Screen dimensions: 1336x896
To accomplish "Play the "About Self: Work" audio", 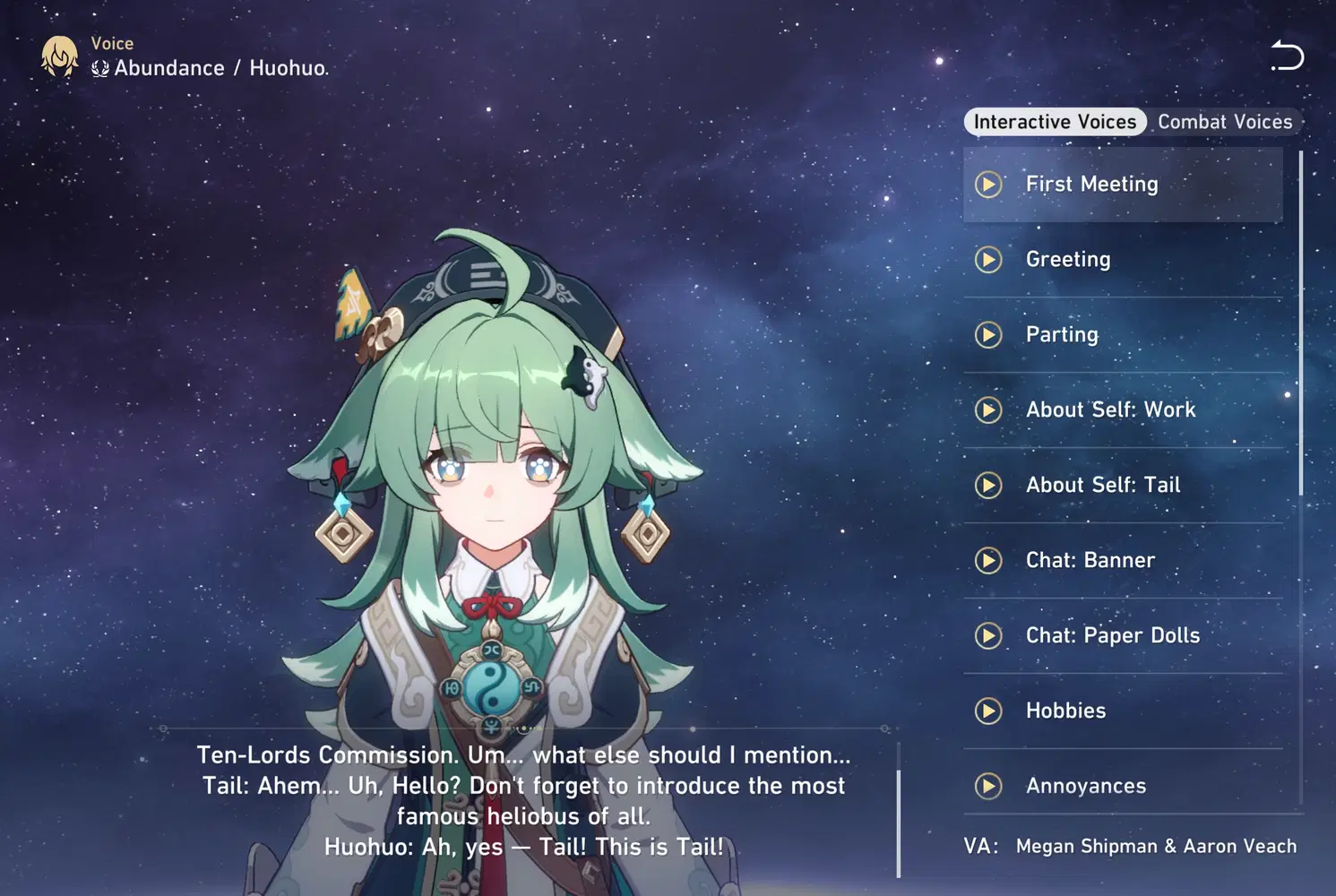I will (x=988, y=410).
